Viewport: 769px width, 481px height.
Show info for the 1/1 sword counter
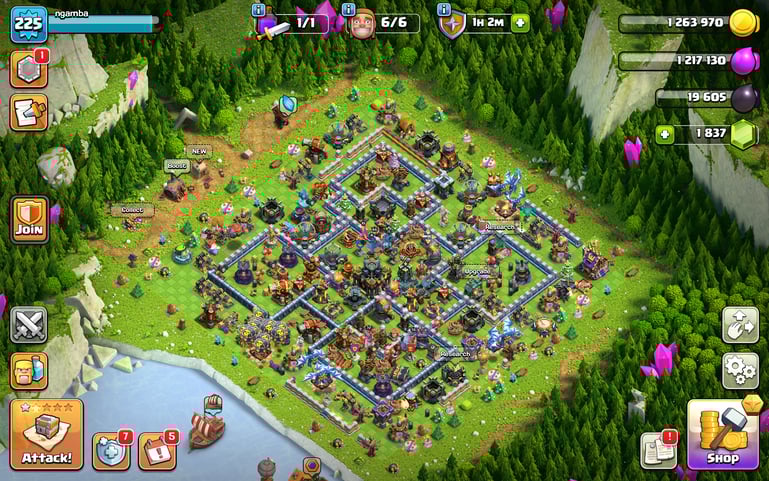point(259,10)
